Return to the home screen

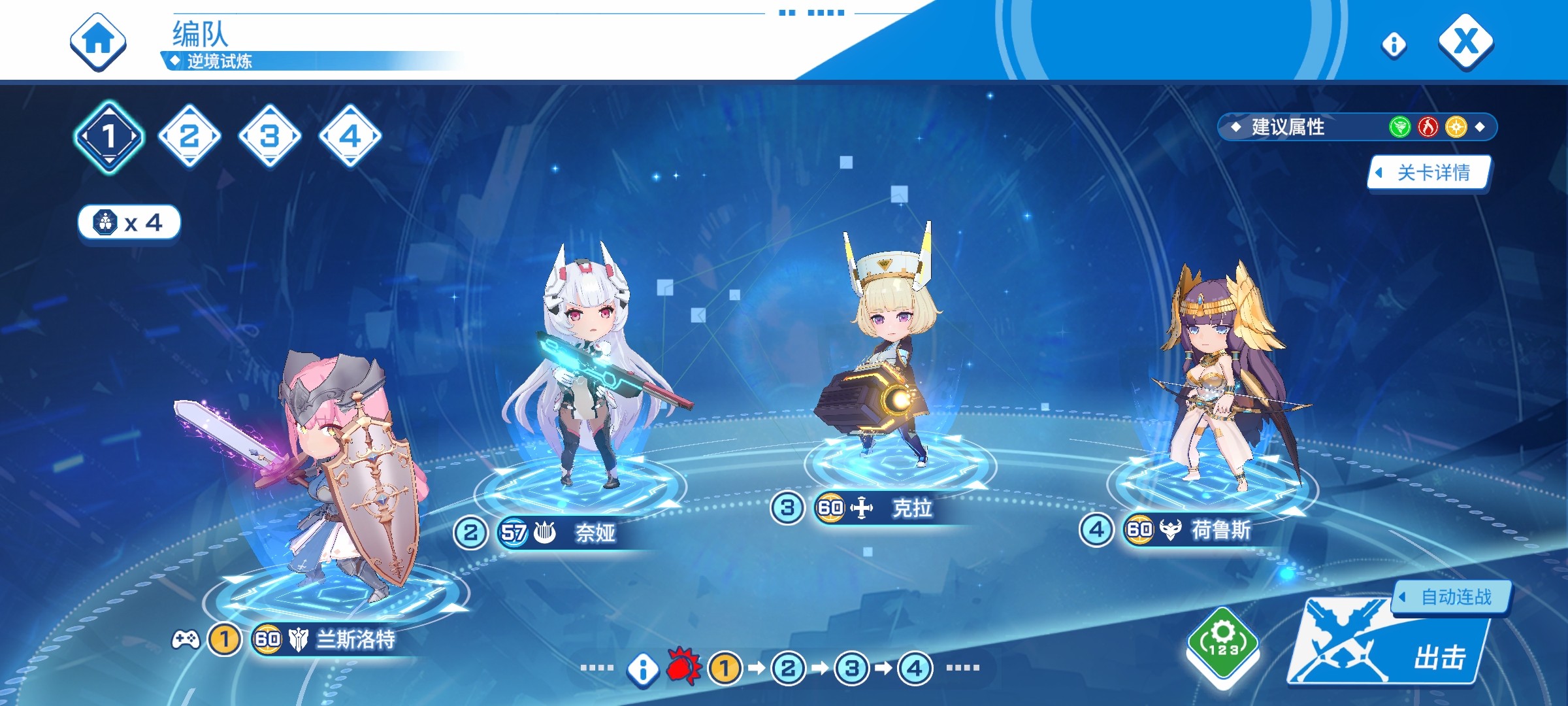(x=98, y=42)
